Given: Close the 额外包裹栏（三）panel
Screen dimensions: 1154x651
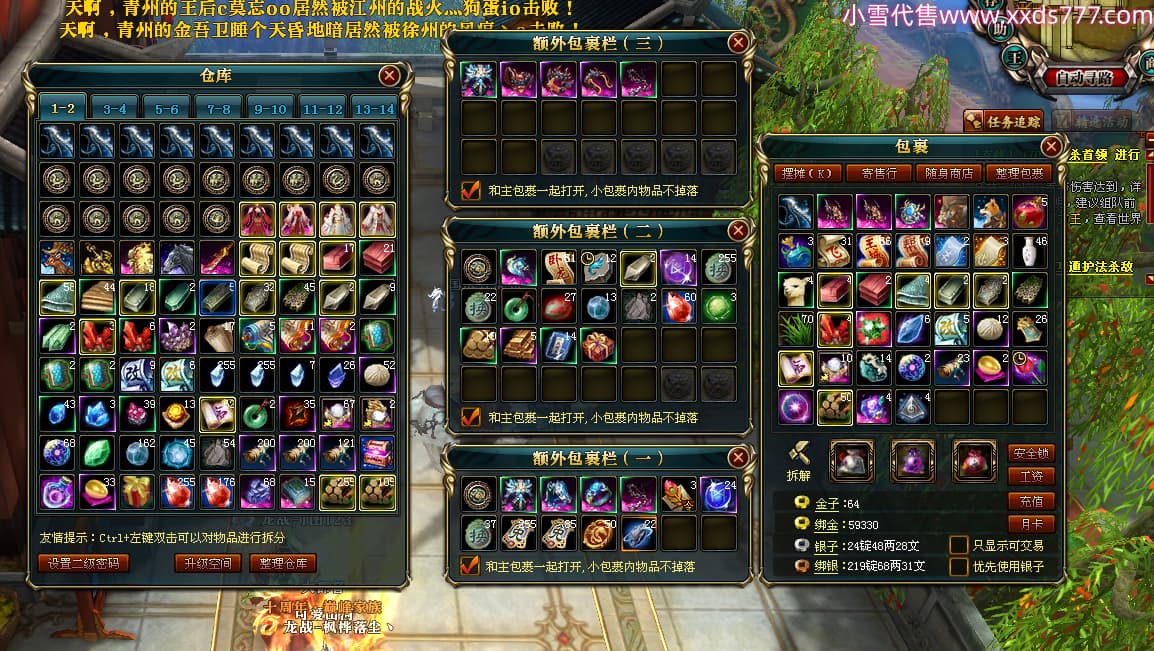Looking at the screenshot, I should click(x=738, y=43).
